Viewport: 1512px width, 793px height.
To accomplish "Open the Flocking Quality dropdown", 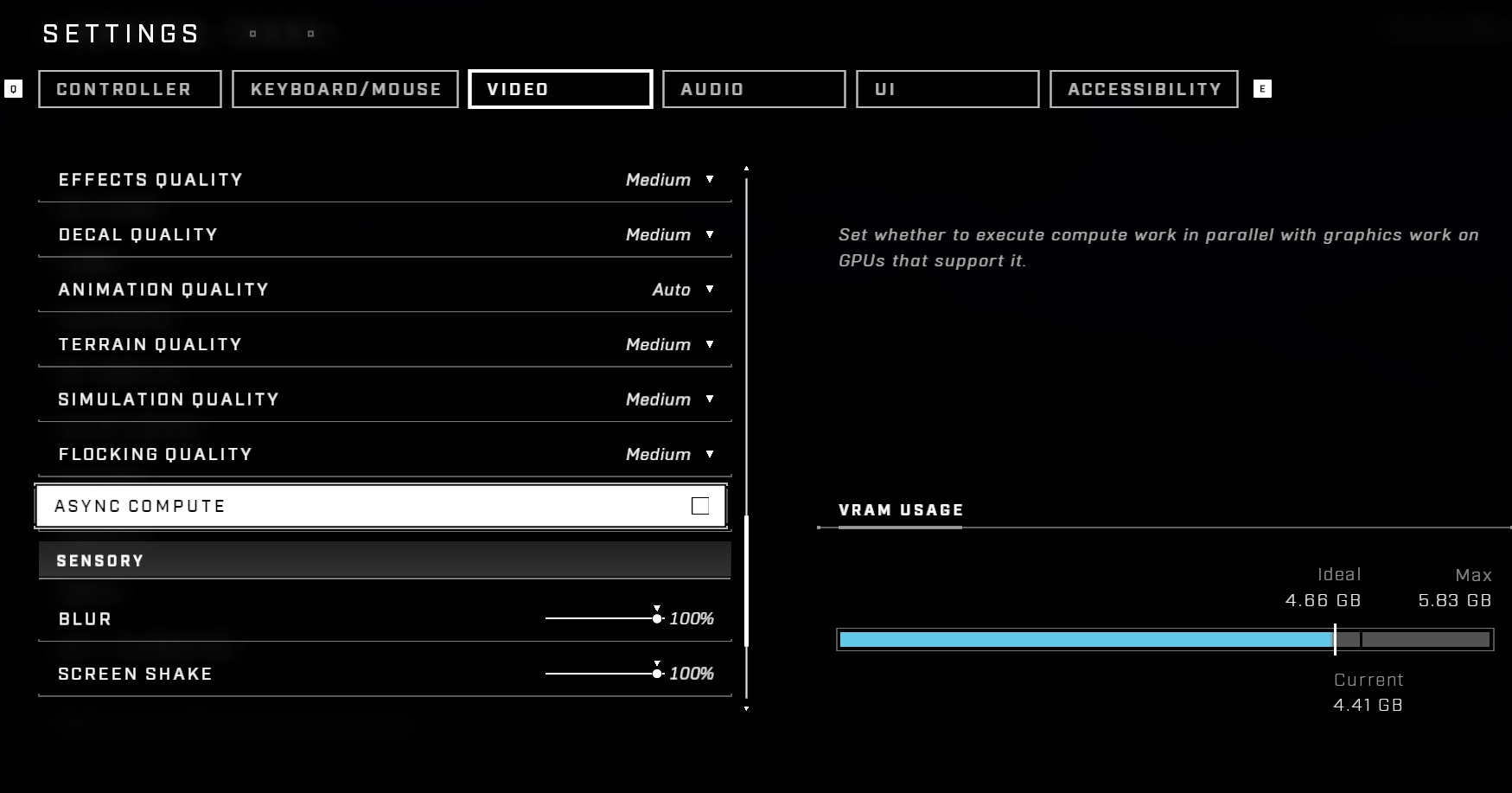I will click(708, 454).
